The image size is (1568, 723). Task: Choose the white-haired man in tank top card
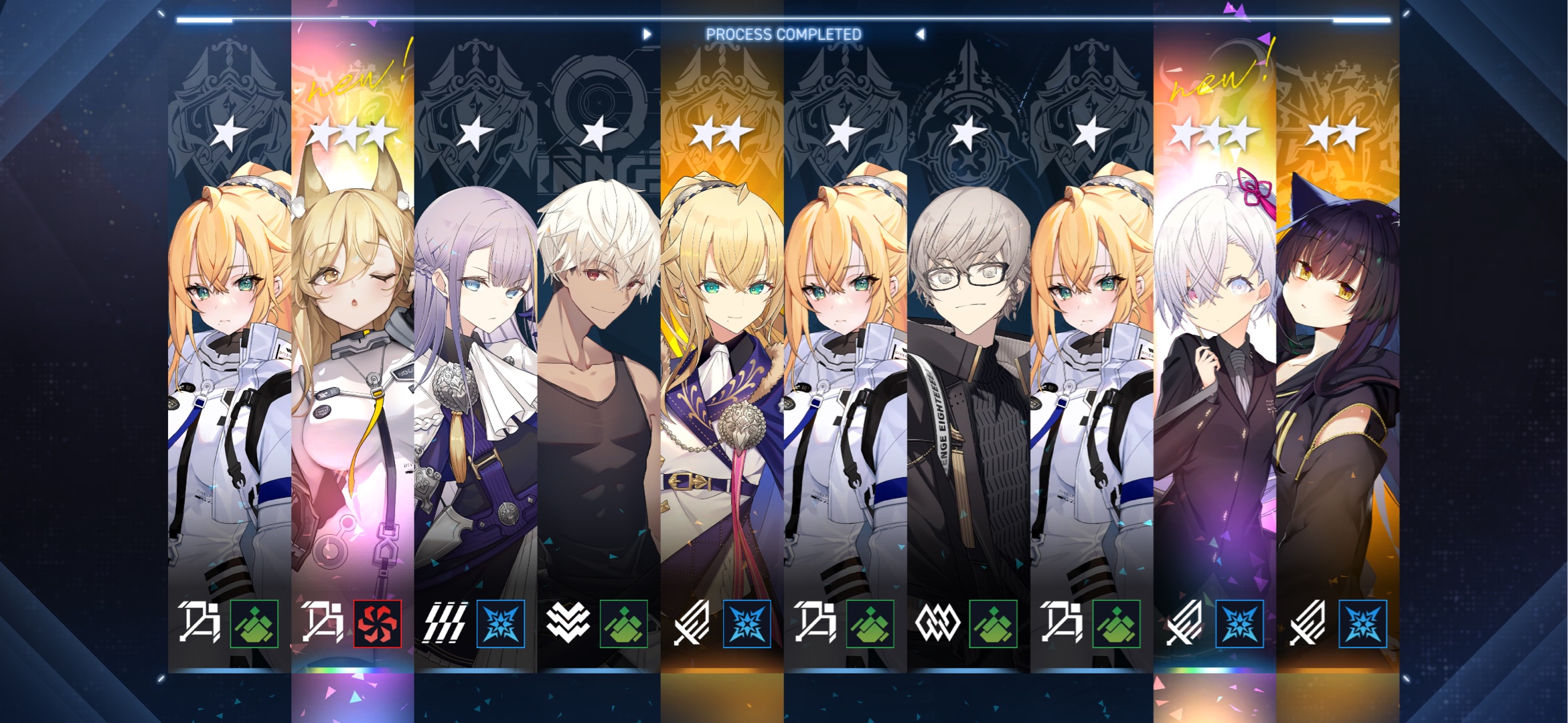point(599,348)
